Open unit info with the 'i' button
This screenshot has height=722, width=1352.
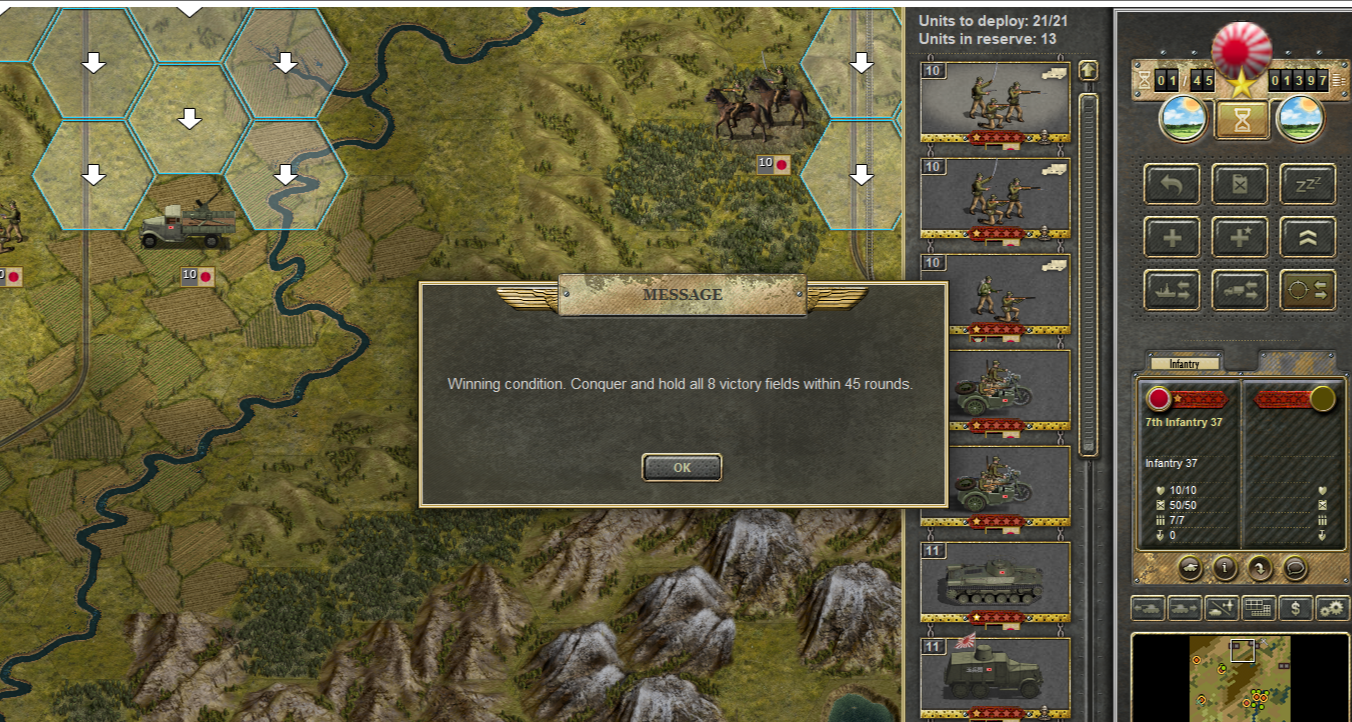coord(1224,568)
